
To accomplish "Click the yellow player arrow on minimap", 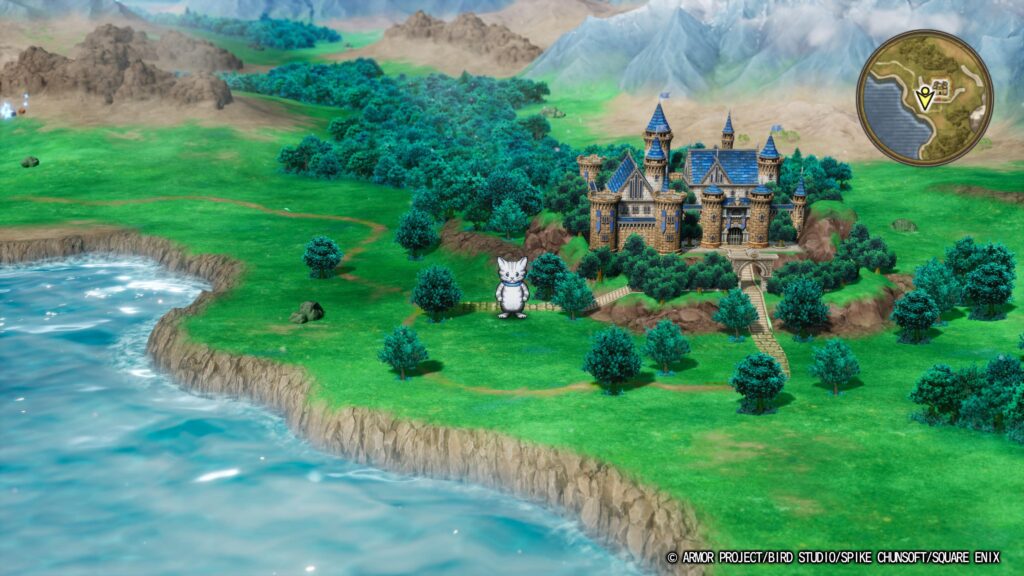I will (924, 98).
